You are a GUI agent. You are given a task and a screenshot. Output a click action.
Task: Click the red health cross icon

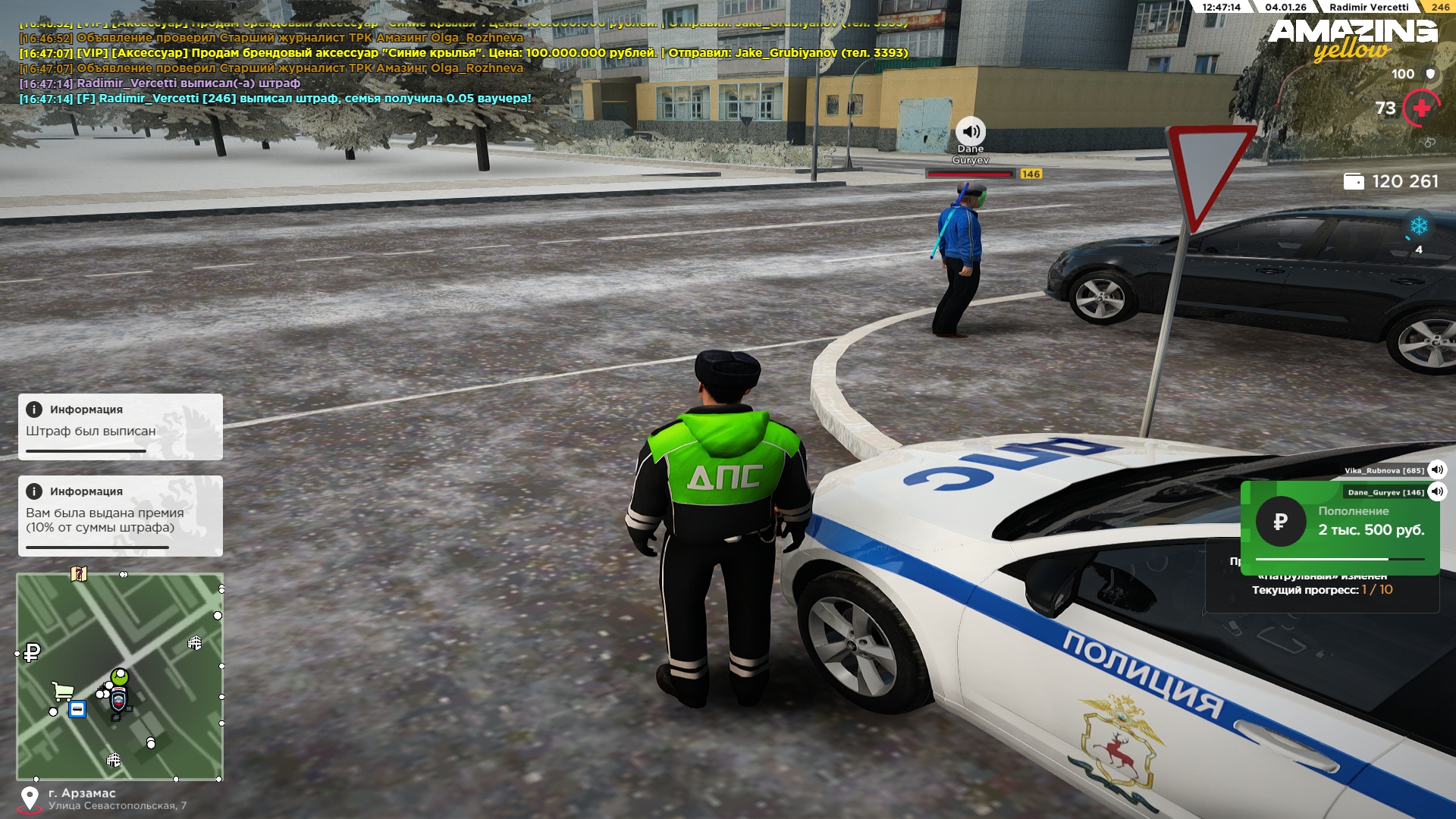(1422, 108)
